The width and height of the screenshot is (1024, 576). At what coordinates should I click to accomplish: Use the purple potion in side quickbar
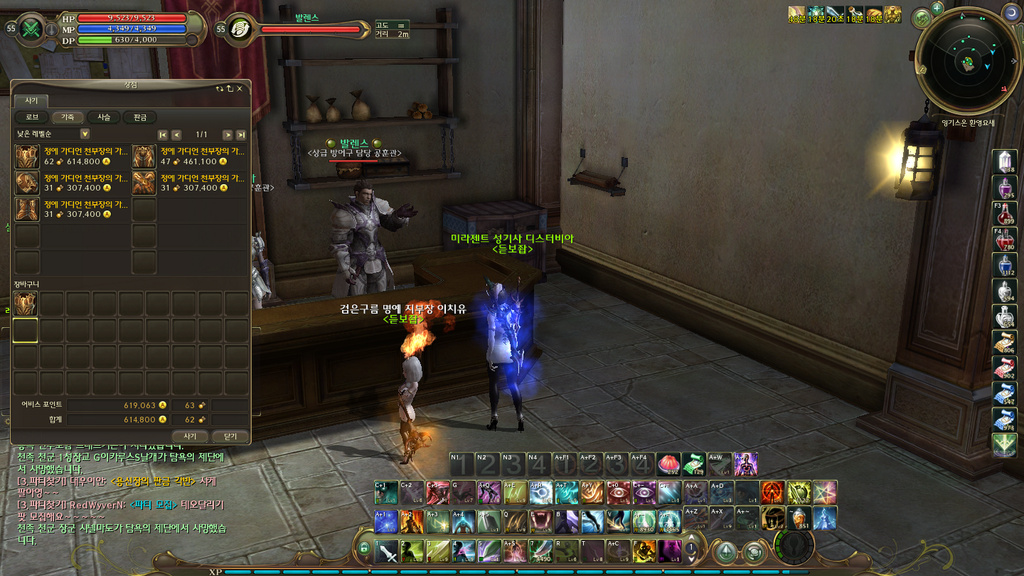pyautogui.click(x=1005, y=187)
